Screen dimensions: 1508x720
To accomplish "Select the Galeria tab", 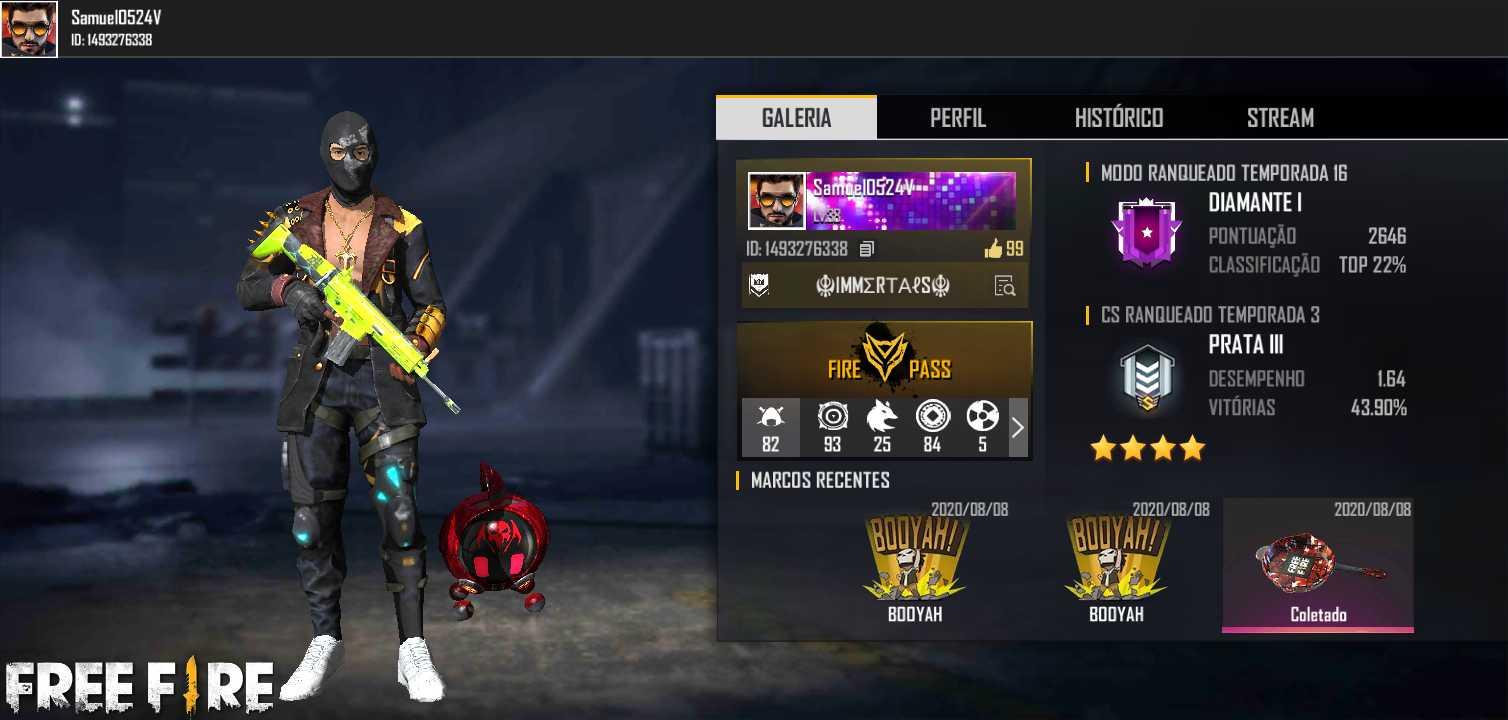I will point(796,118).
